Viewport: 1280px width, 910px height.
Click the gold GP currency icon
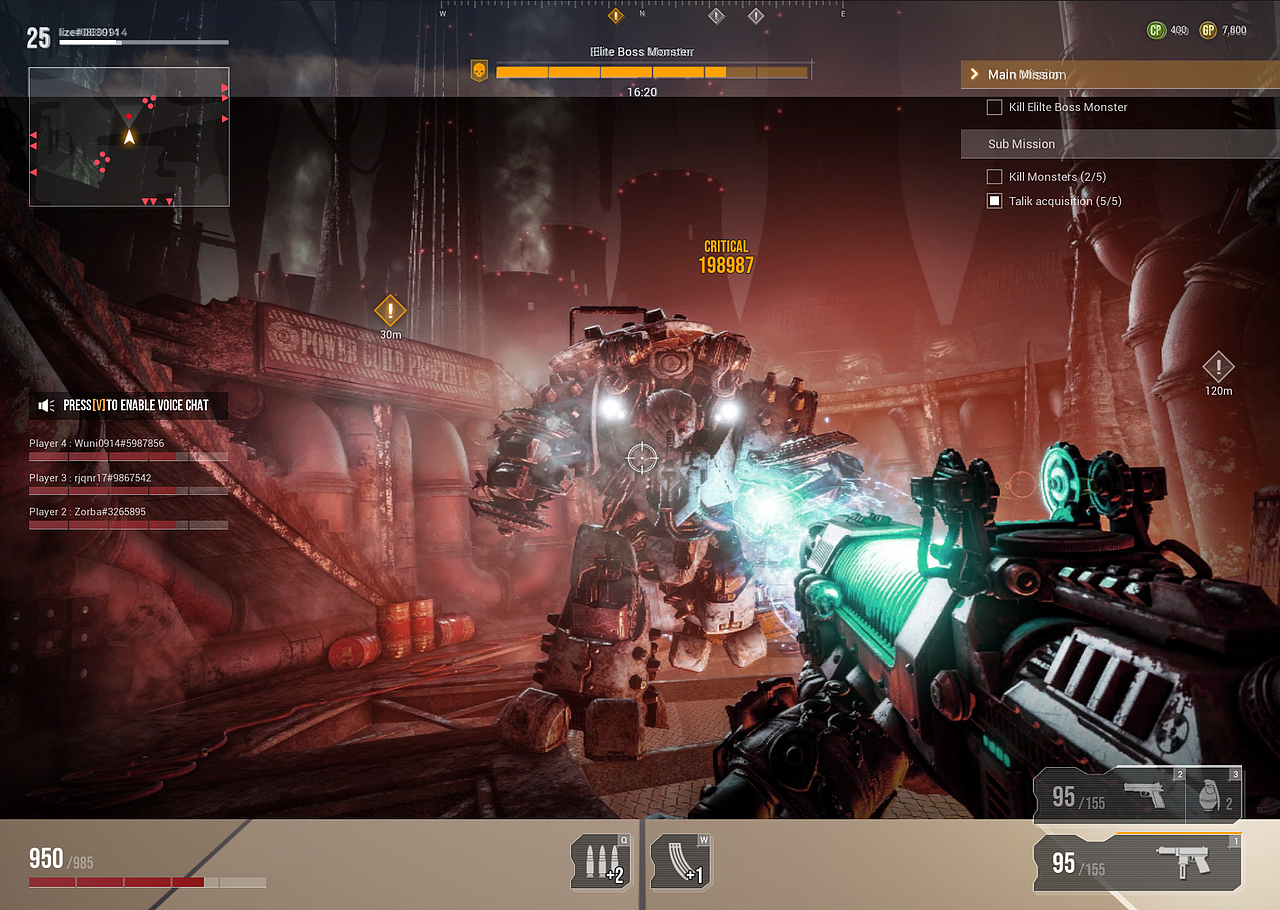pyautogui.click(x=1208, y=30)
